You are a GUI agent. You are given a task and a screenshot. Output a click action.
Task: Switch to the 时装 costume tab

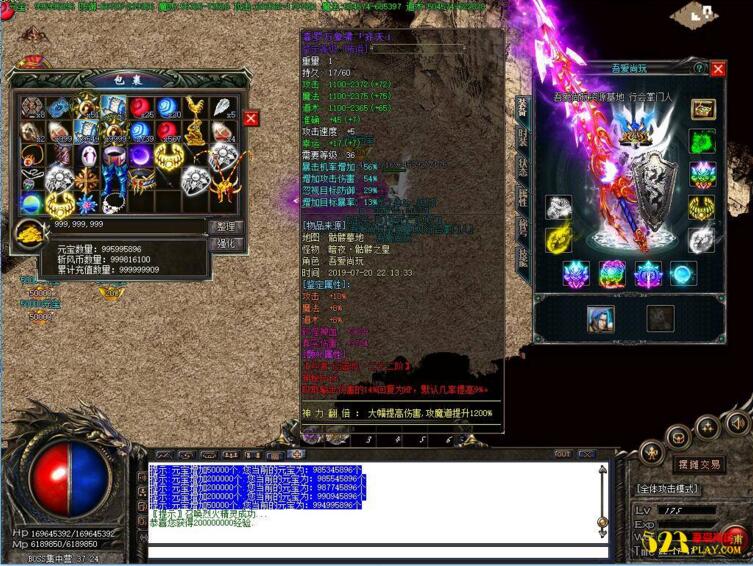pos(521,138)
